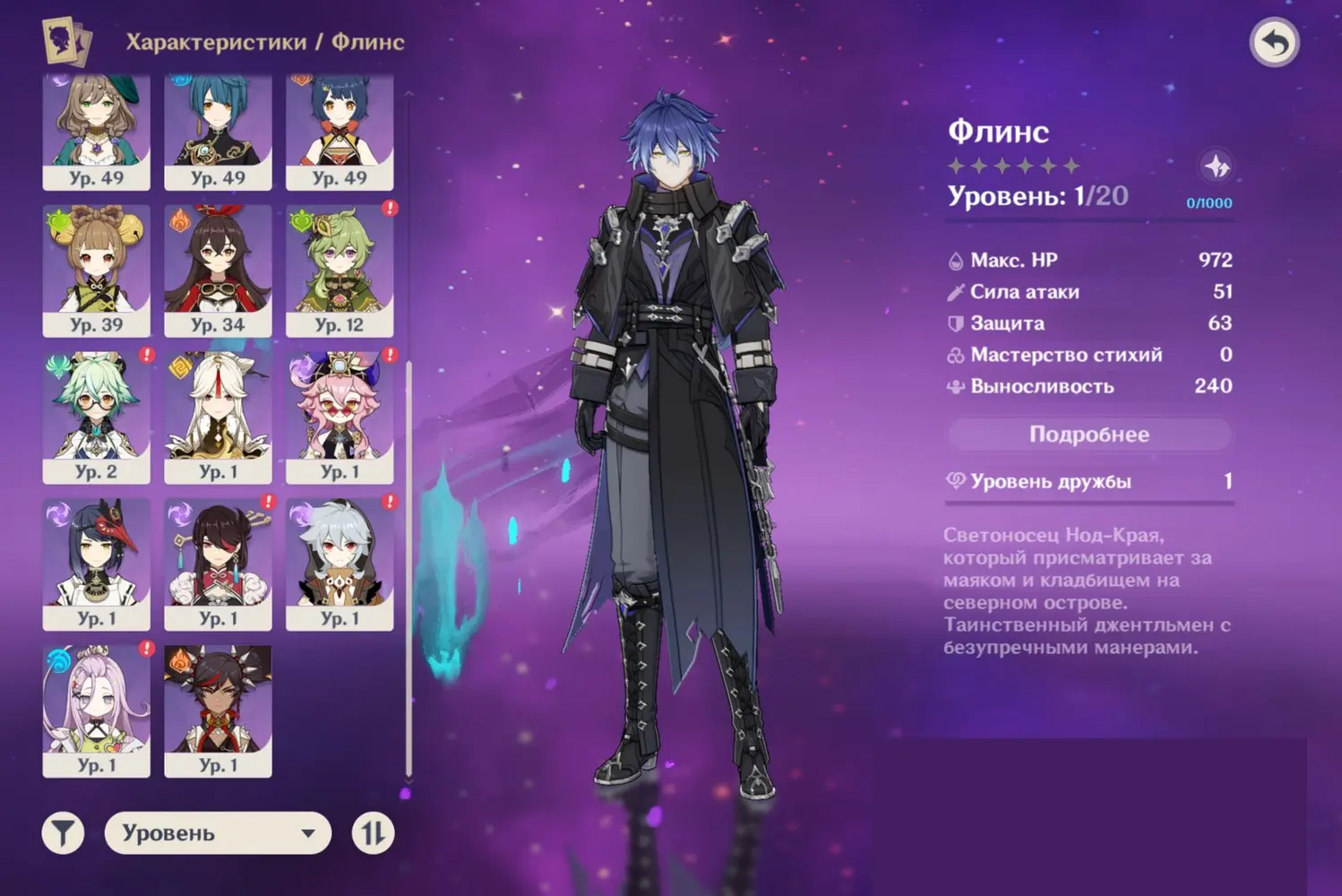Click the Max HP droplet icon

(x=958, y=260)
